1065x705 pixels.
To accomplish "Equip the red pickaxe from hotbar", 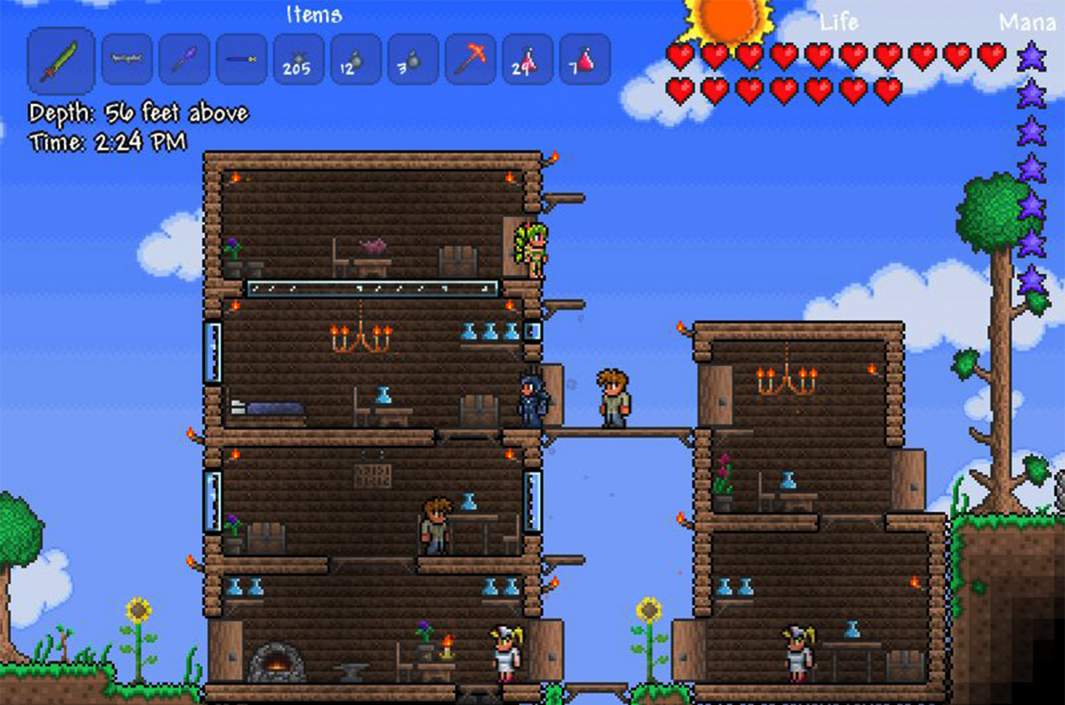I will tap(470, 60).
